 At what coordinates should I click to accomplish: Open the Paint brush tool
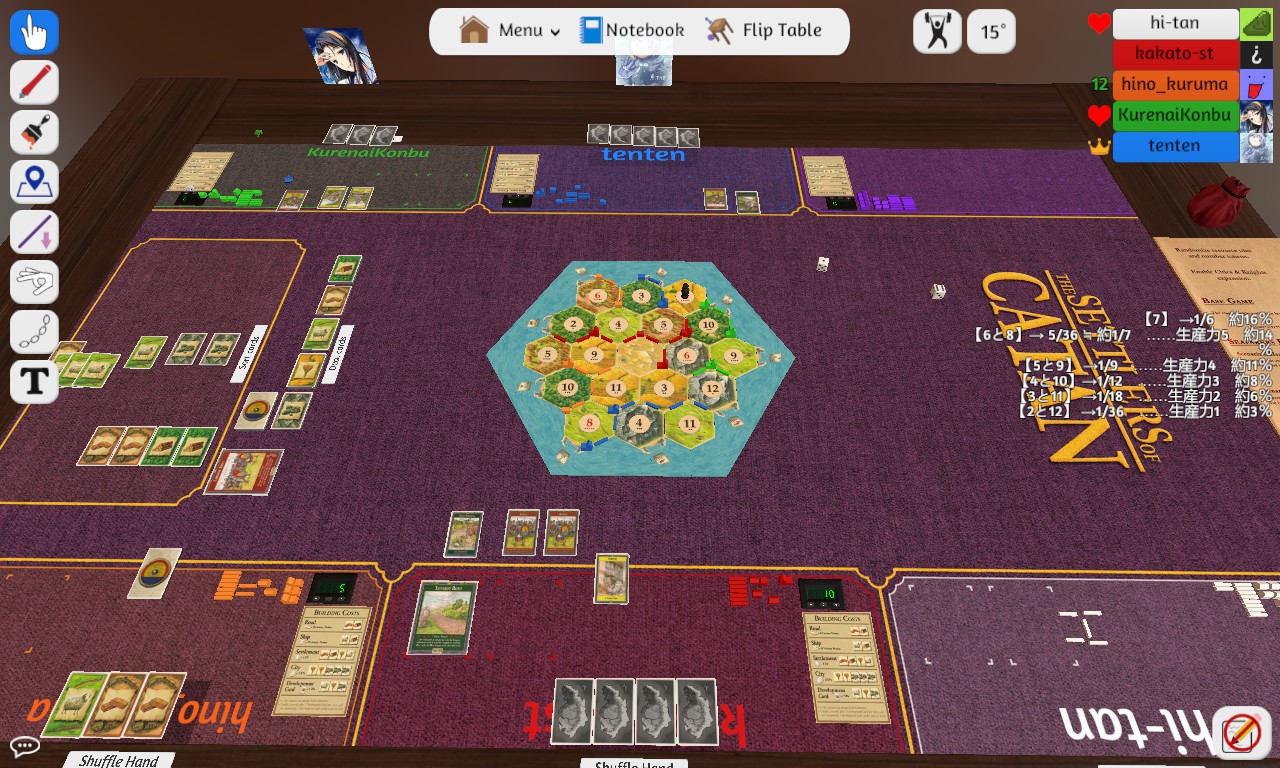point(33,131)
